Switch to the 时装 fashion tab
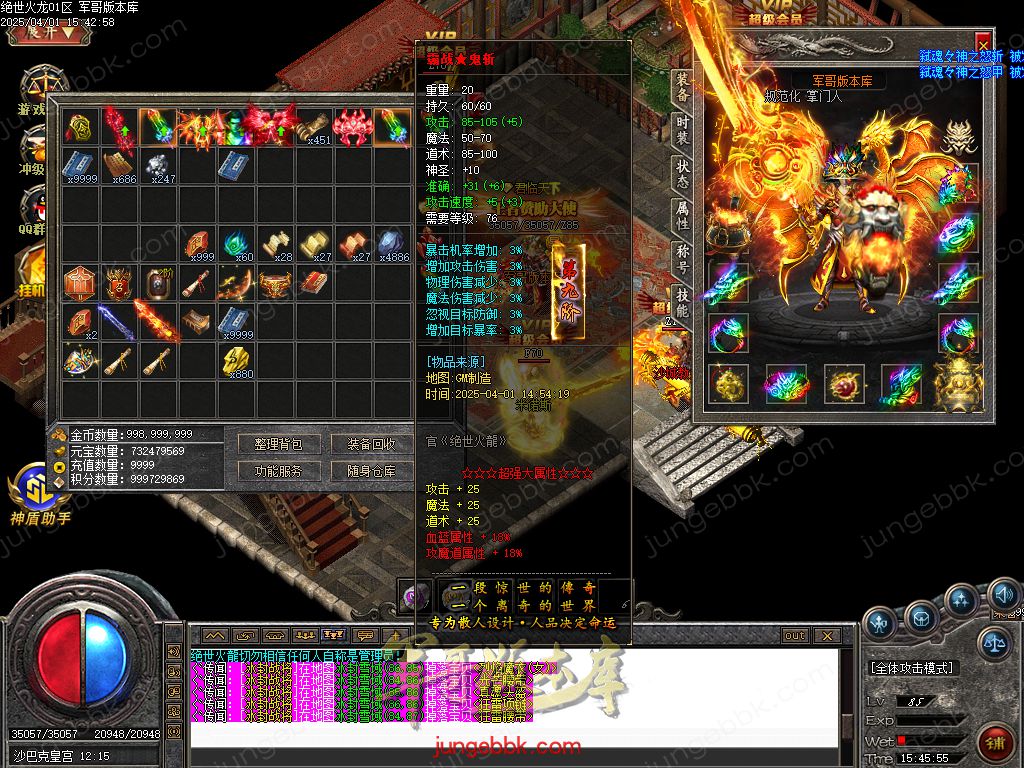The image size is (1024, 768). tap(681, 131)
